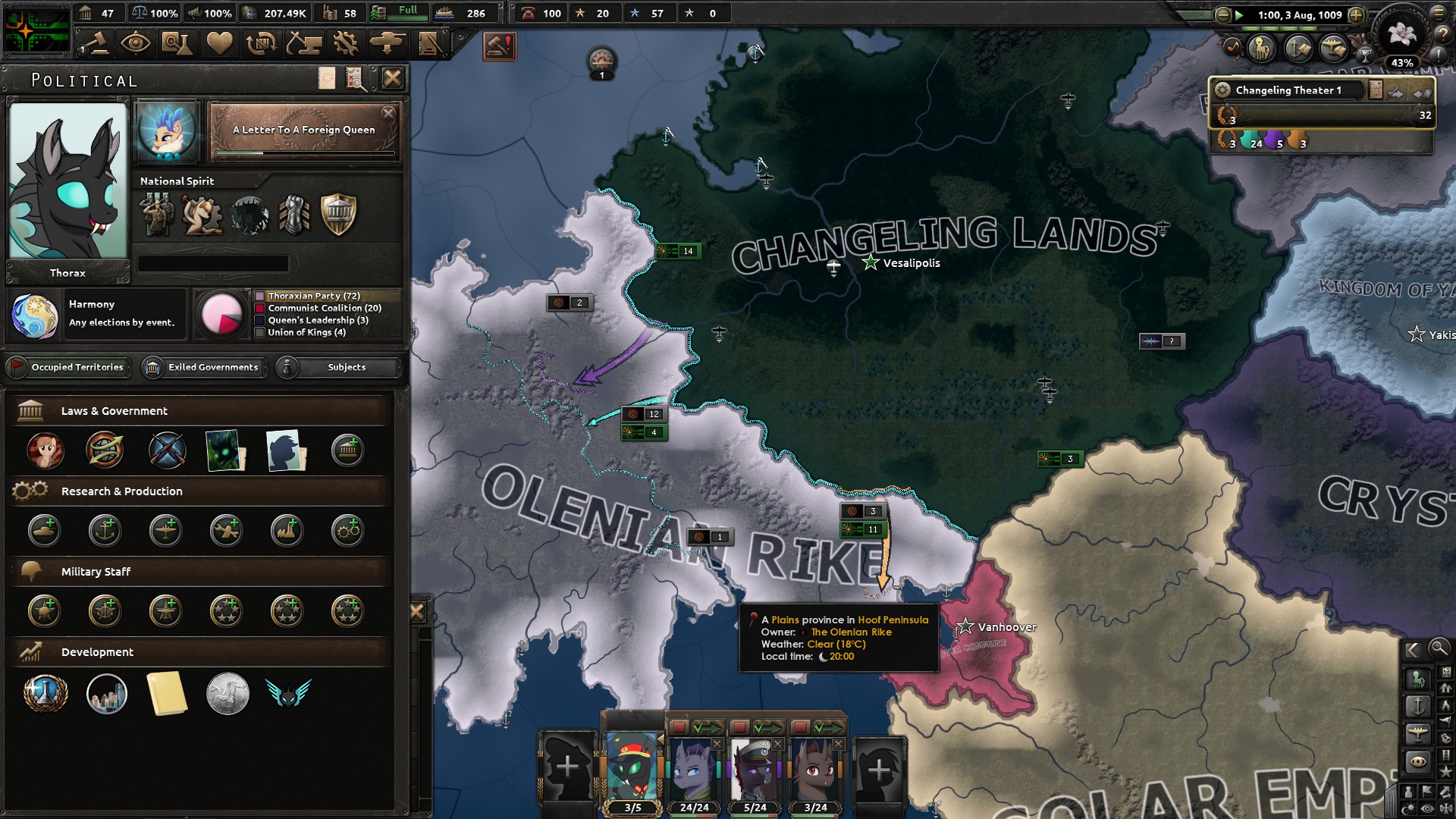The width and height of the screenshot is (1456, 819).
Task: Select the A Letter To A Foreign Queen focus
Action: [x=303, y=131]
